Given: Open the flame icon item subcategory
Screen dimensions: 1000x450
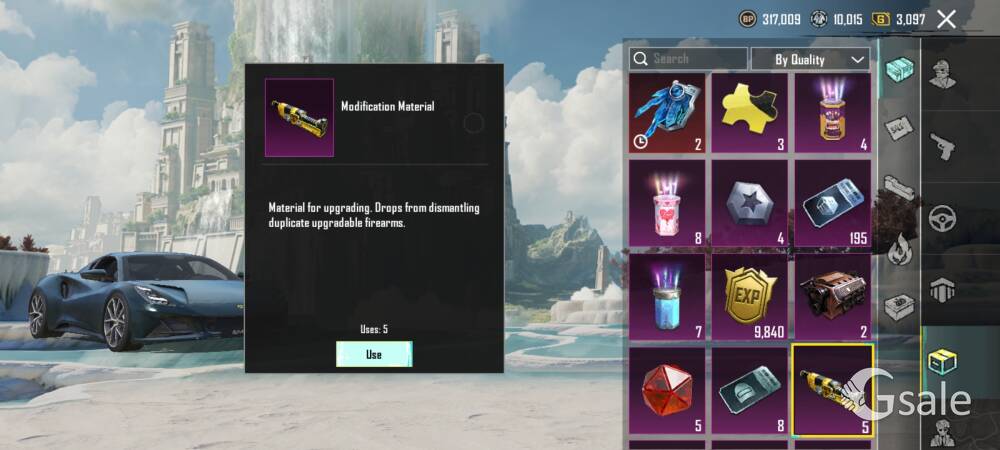Looking at the screenshot, I should [899, 247].
